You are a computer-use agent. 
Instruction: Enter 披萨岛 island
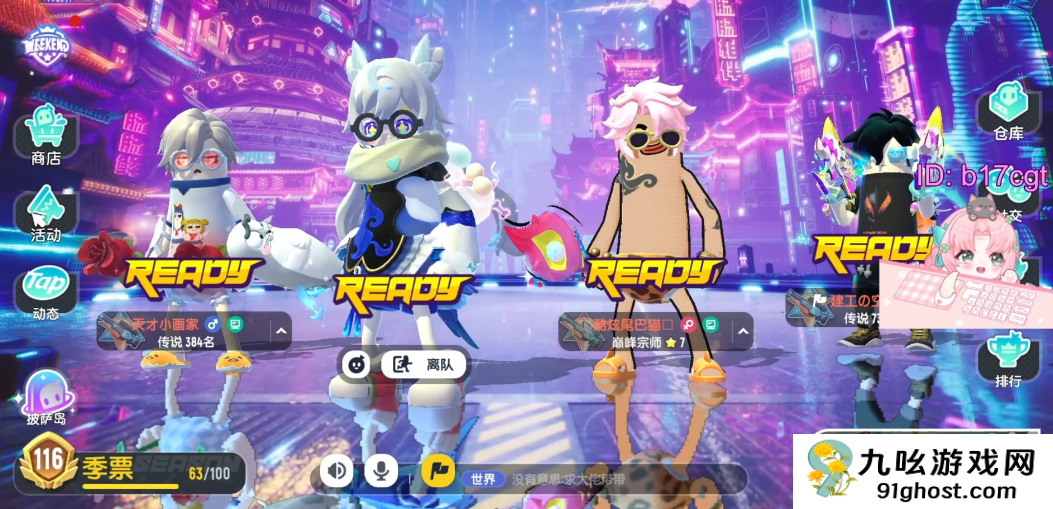coord(46,395)
